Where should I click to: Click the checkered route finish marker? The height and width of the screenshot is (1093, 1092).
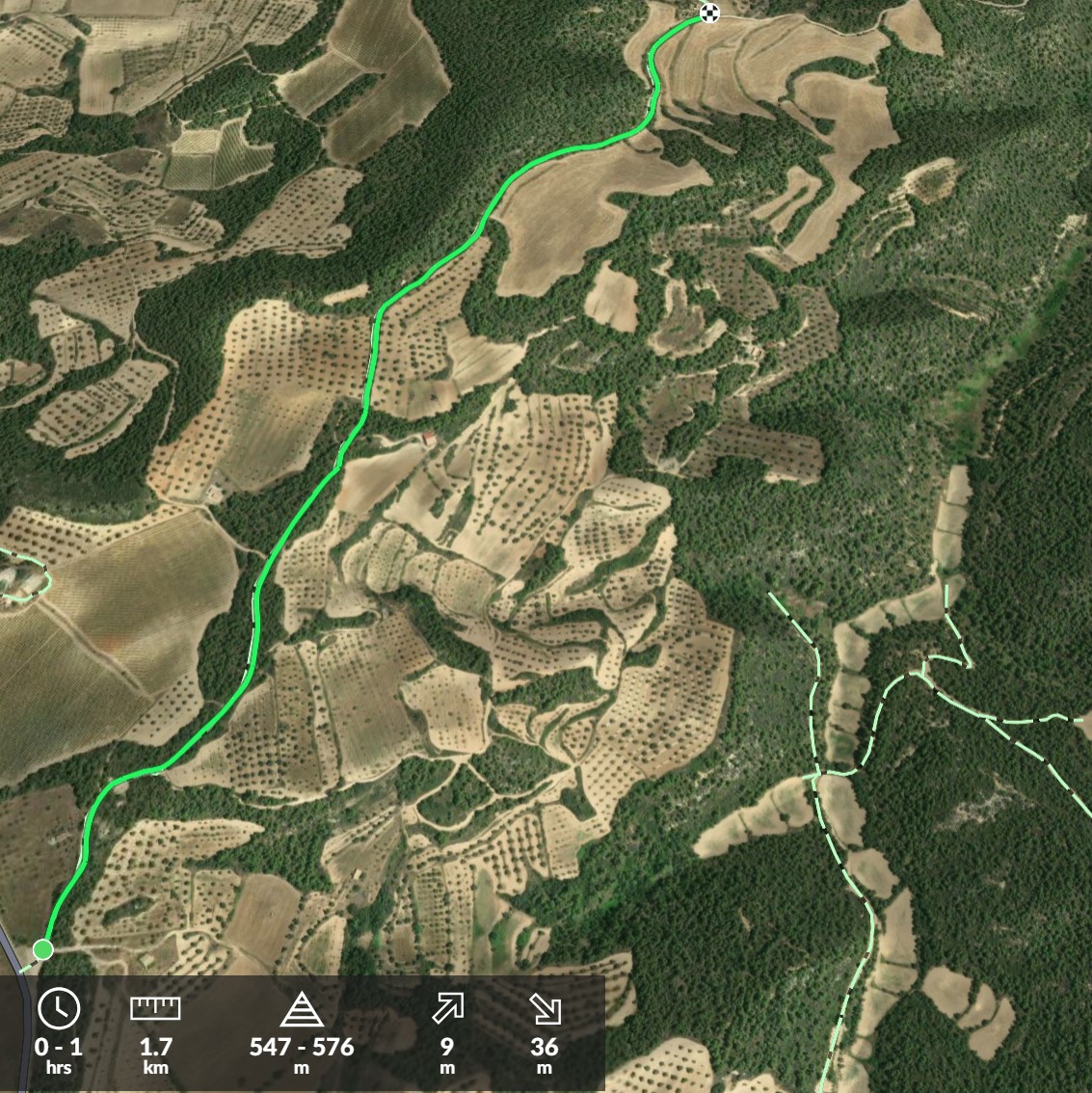(709, 13)
